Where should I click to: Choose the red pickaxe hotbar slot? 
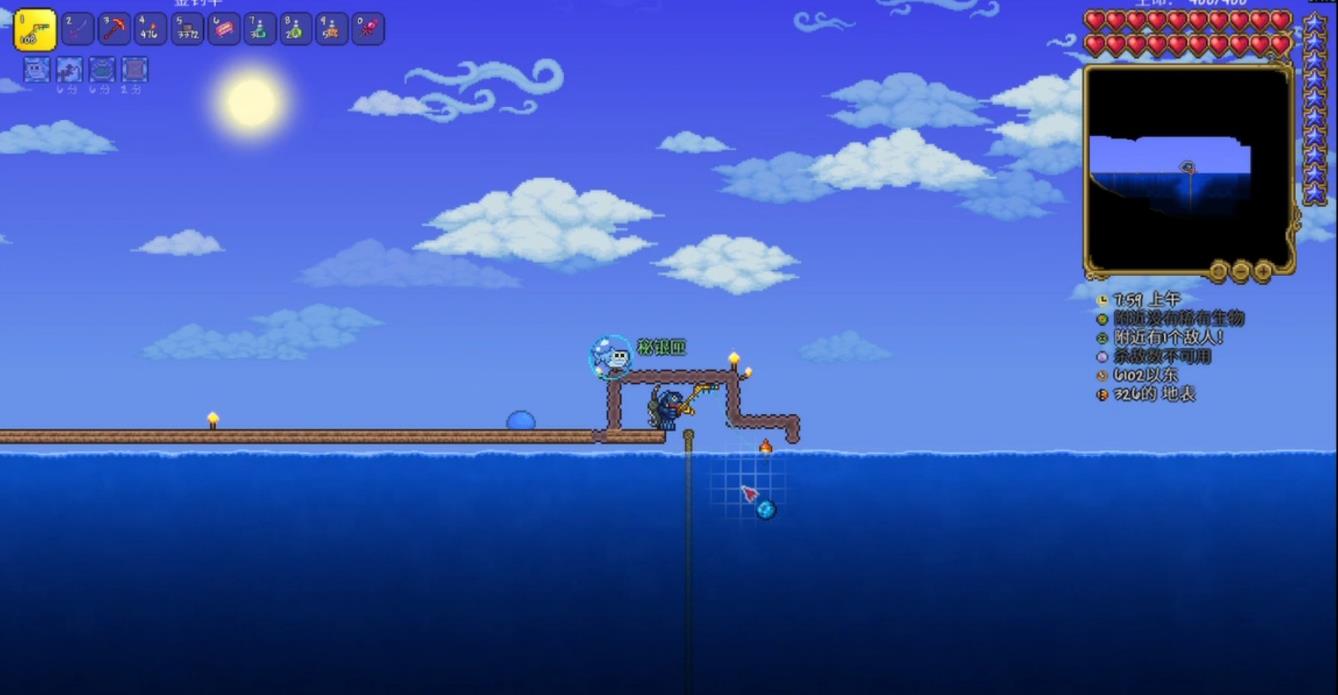[x=114, y=29]
